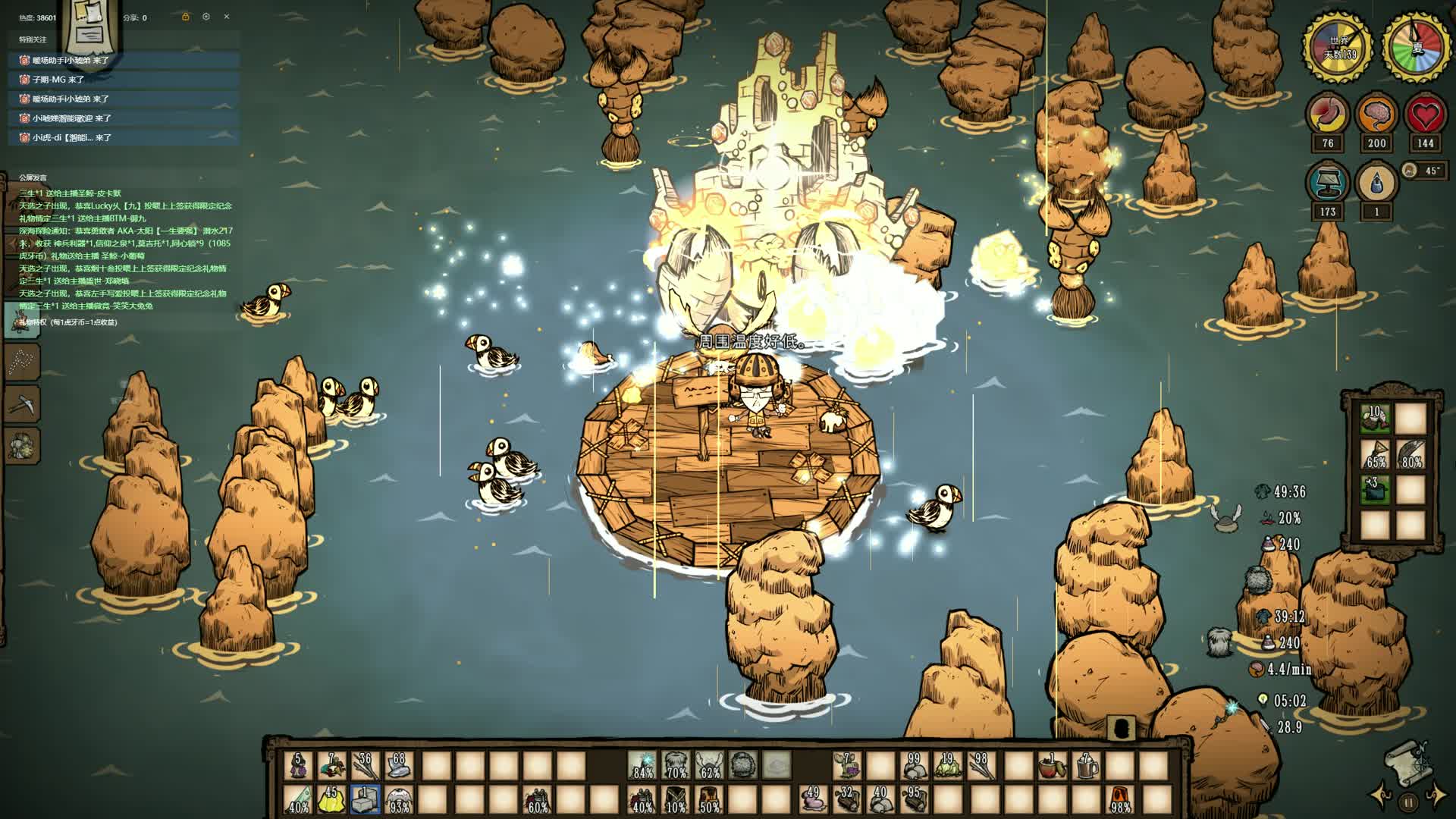Select the backpack item at 60% durability
Viewport: 1456px width, 819px height.
tap(537, 799)
